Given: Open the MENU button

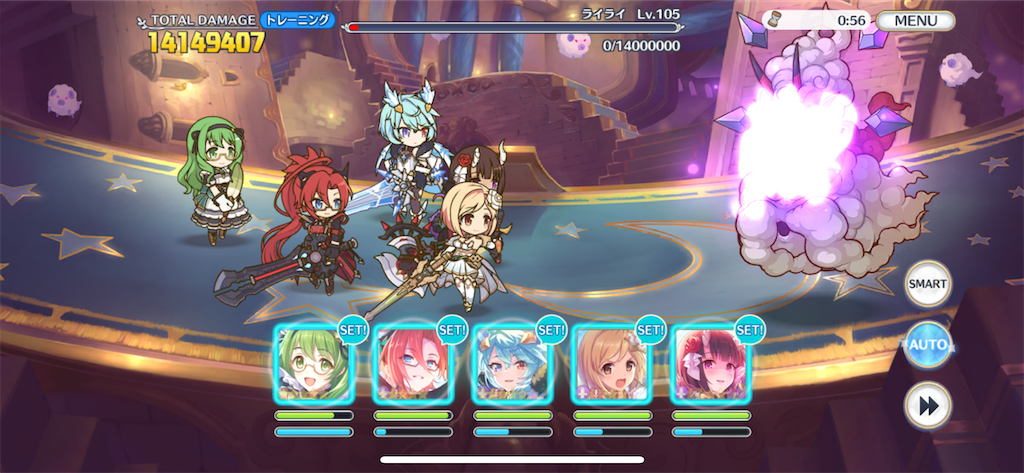Looking at the screenshot, I should 915,20.
